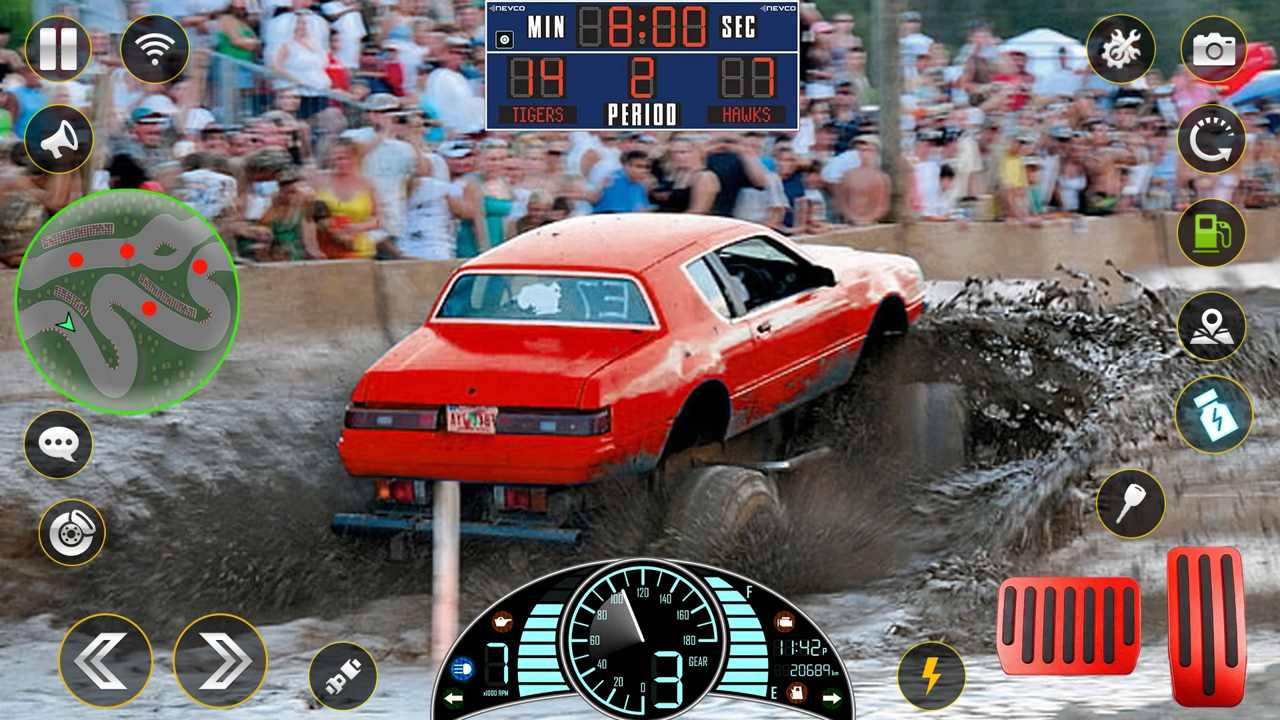Open the settings wrench menu
This screenshot has height=720, width=1280.
1122,49
